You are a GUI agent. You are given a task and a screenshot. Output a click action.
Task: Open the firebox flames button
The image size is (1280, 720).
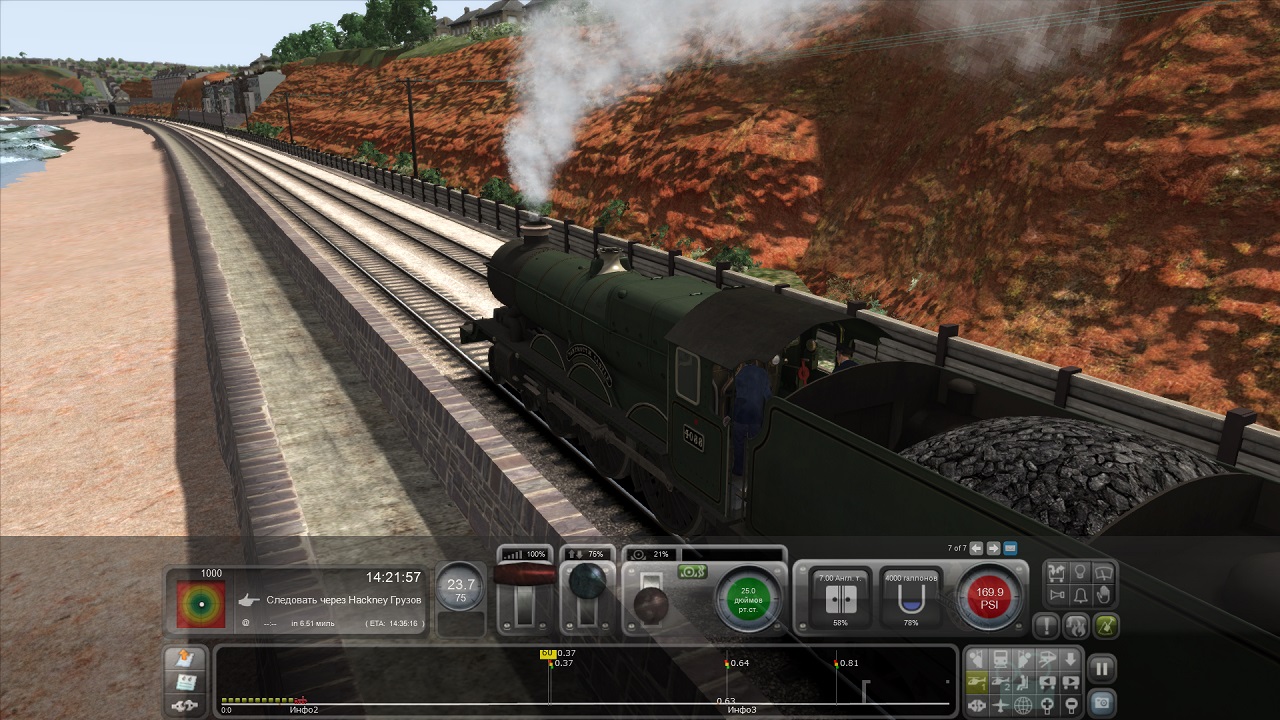coord(1076,627)
